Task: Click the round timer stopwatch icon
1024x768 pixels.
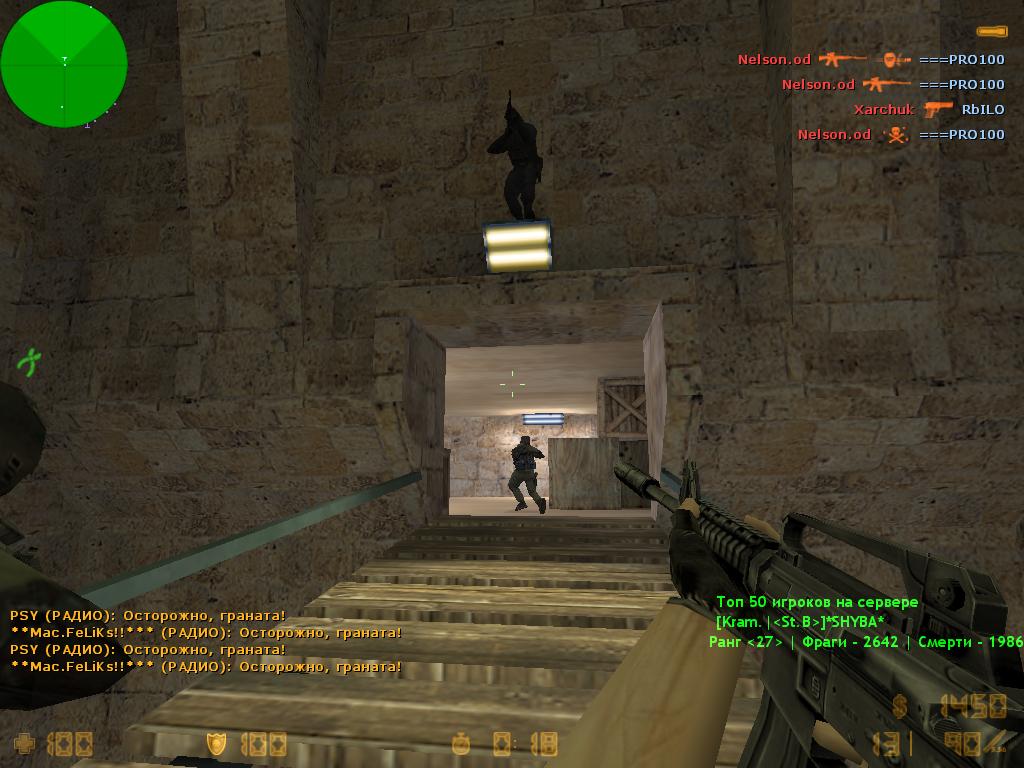Action: 461,743
